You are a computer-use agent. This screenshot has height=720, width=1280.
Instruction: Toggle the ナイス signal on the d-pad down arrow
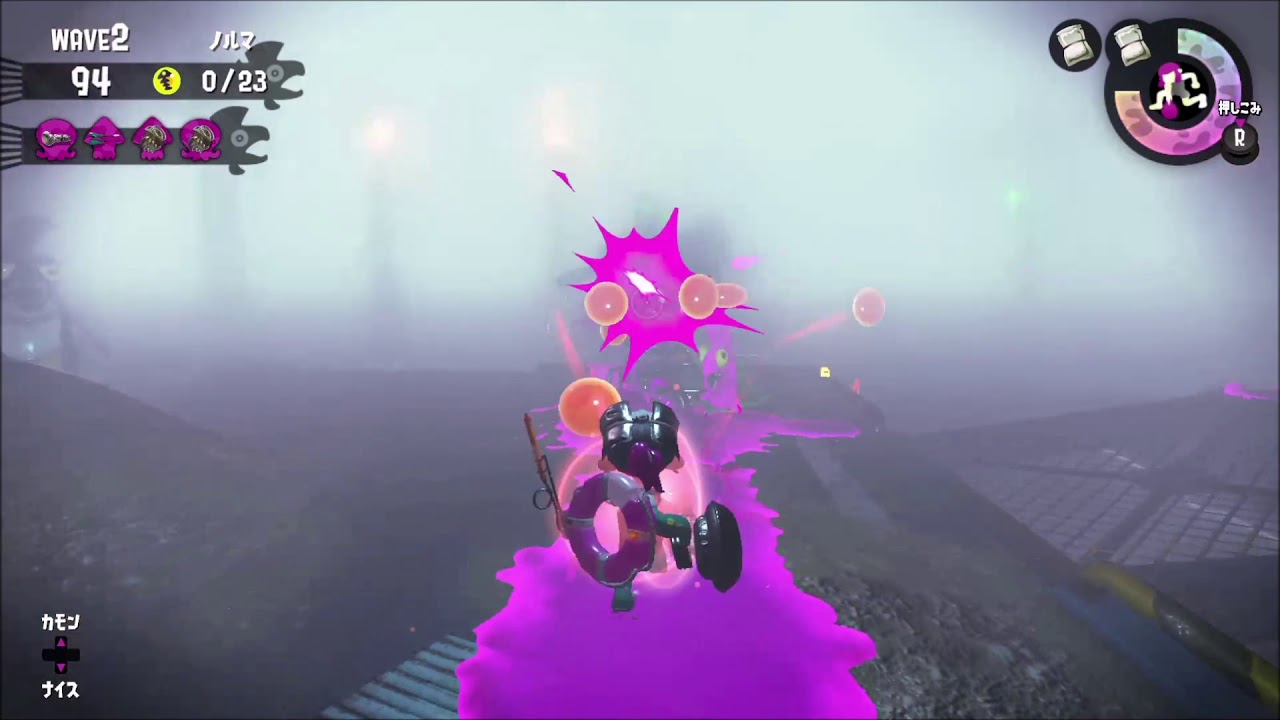[62, 668]
